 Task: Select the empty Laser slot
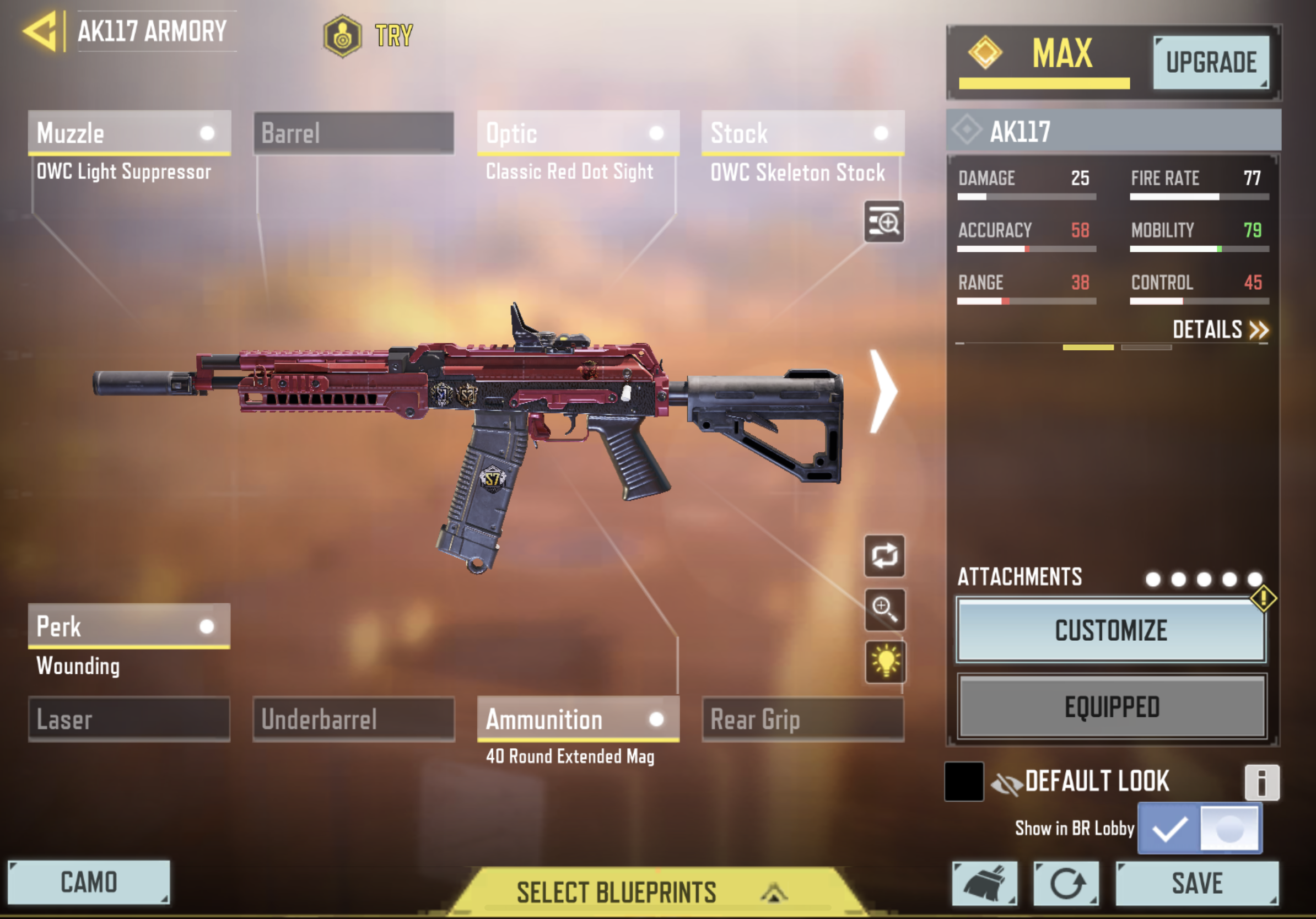point(129,719)
